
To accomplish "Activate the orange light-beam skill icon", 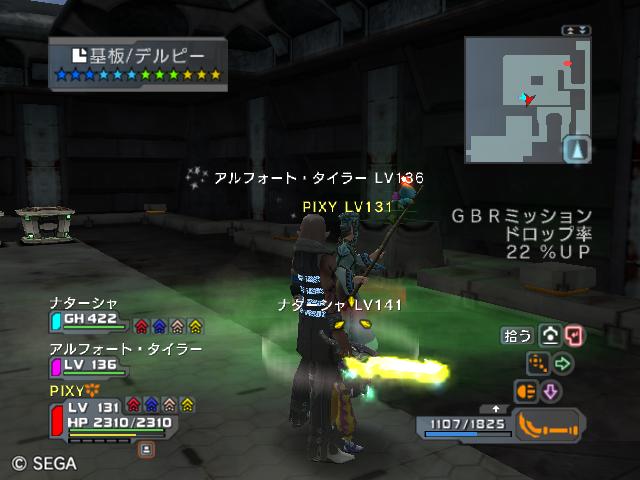I will (526, 391).
